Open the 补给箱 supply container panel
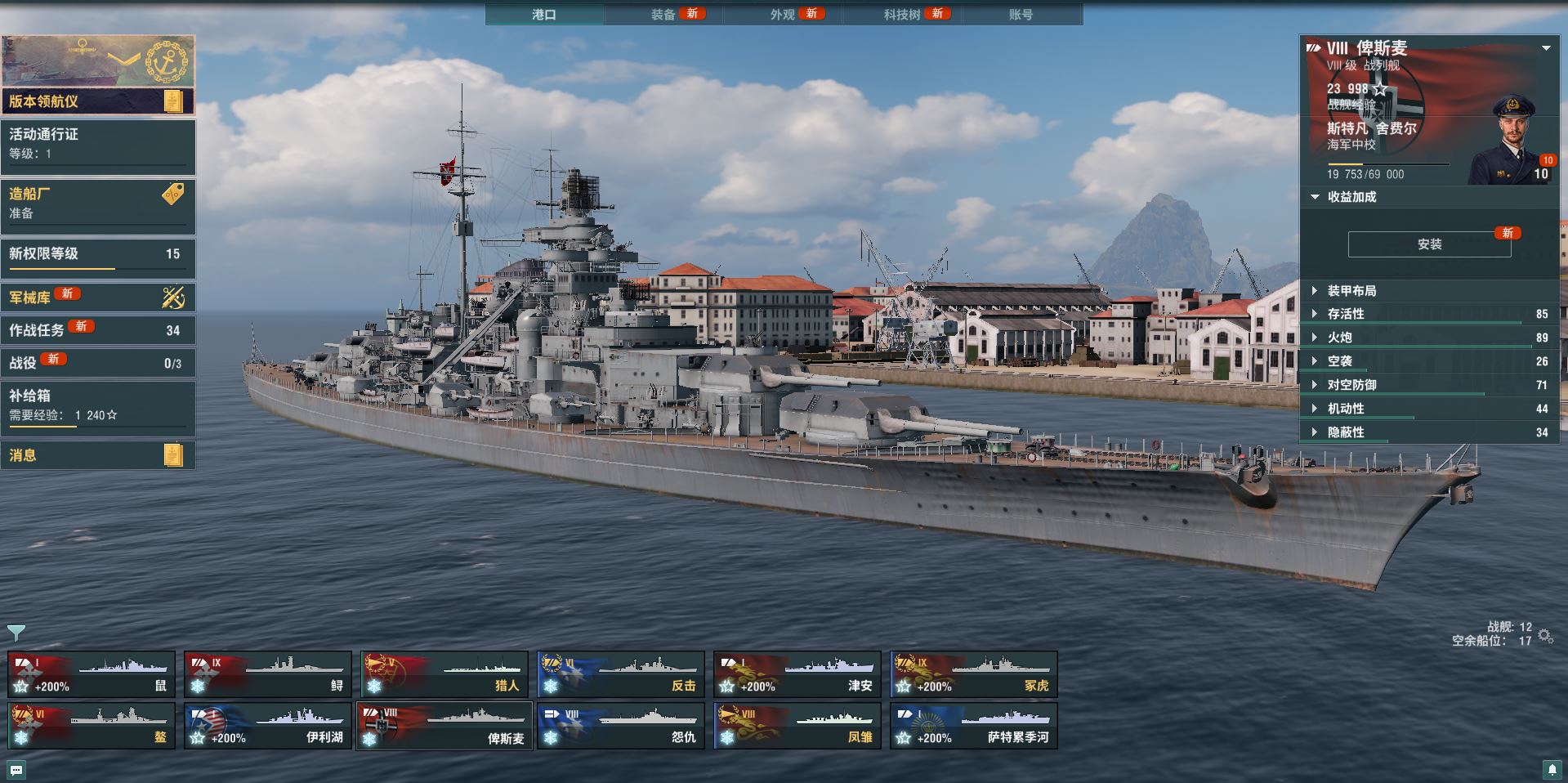 coord(98,405)
